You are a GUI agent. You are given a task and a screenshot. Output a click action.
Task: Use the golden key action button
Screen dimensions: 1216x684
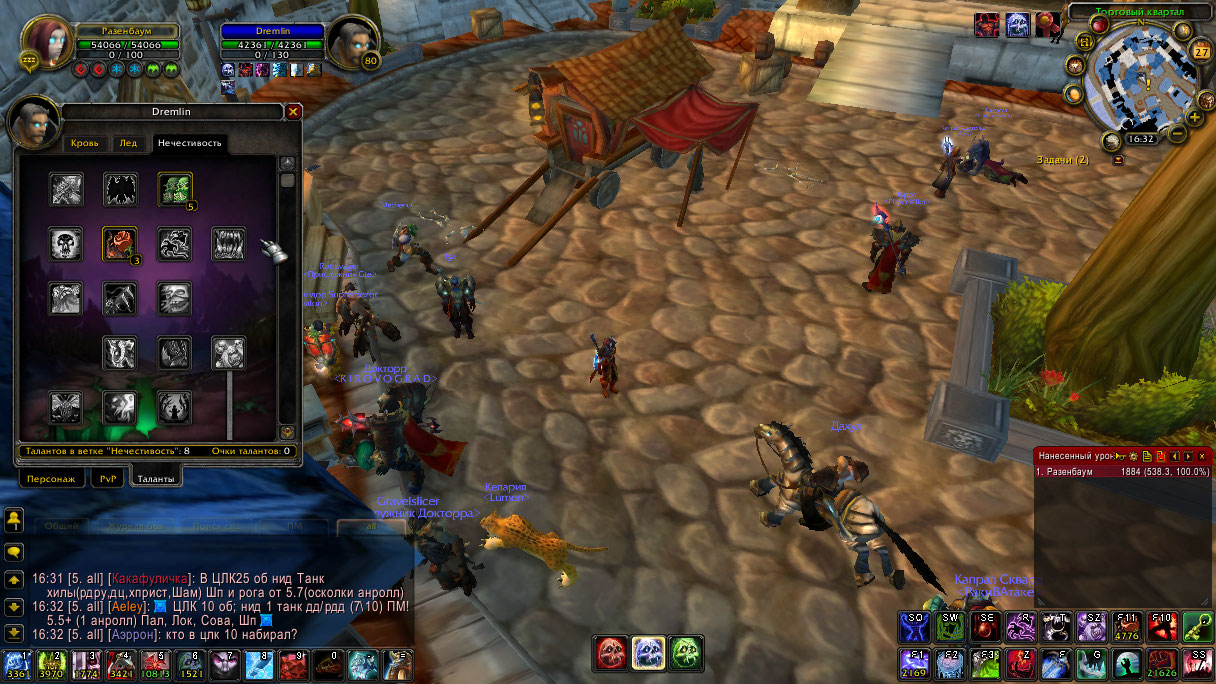tap(1198, 626)
